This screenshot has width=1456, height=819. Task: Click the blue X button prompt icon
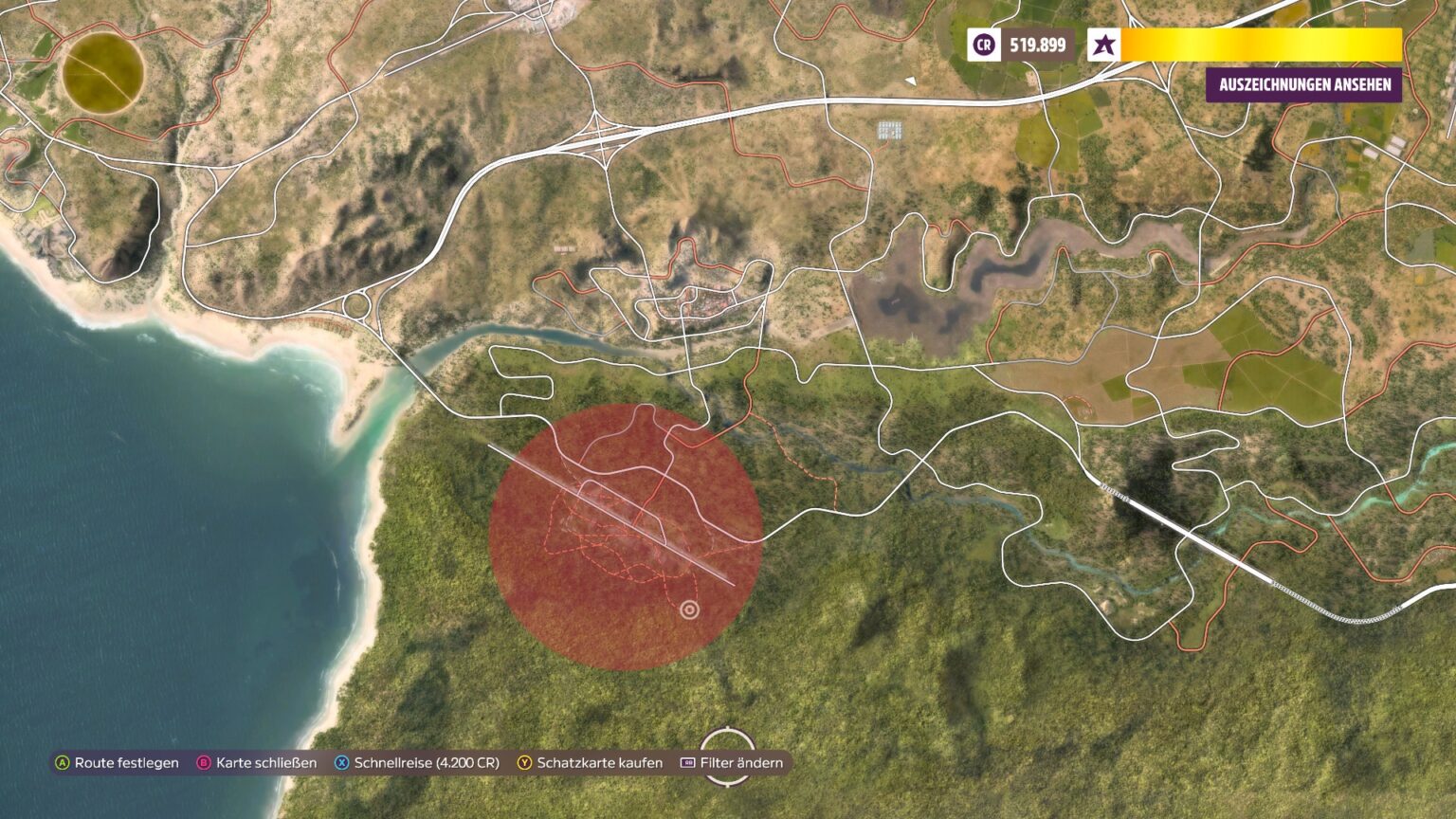(x=343, y=761)
